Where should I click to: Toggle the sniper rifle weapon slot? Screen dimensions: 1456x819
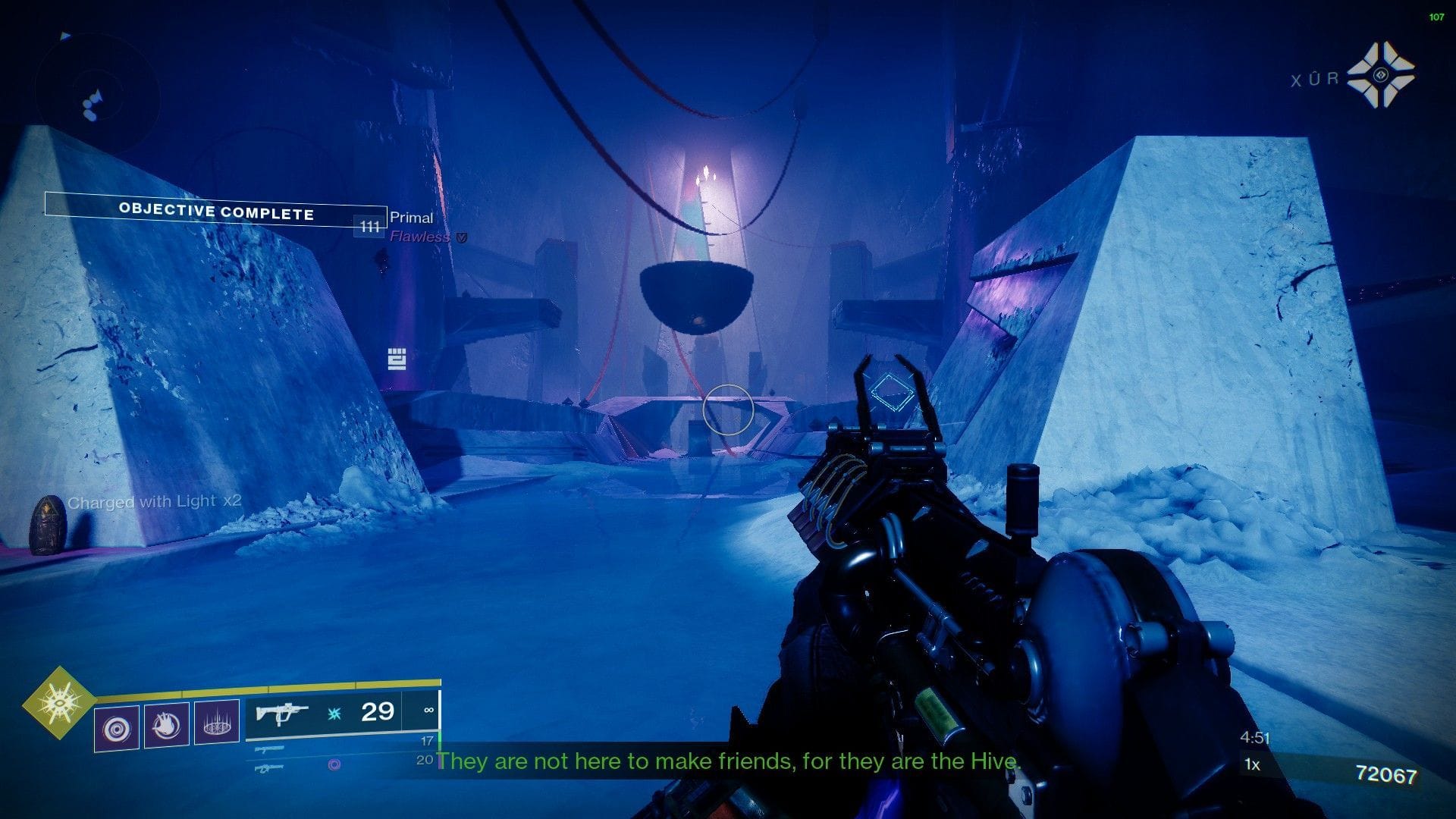click(x=269, y=767)
